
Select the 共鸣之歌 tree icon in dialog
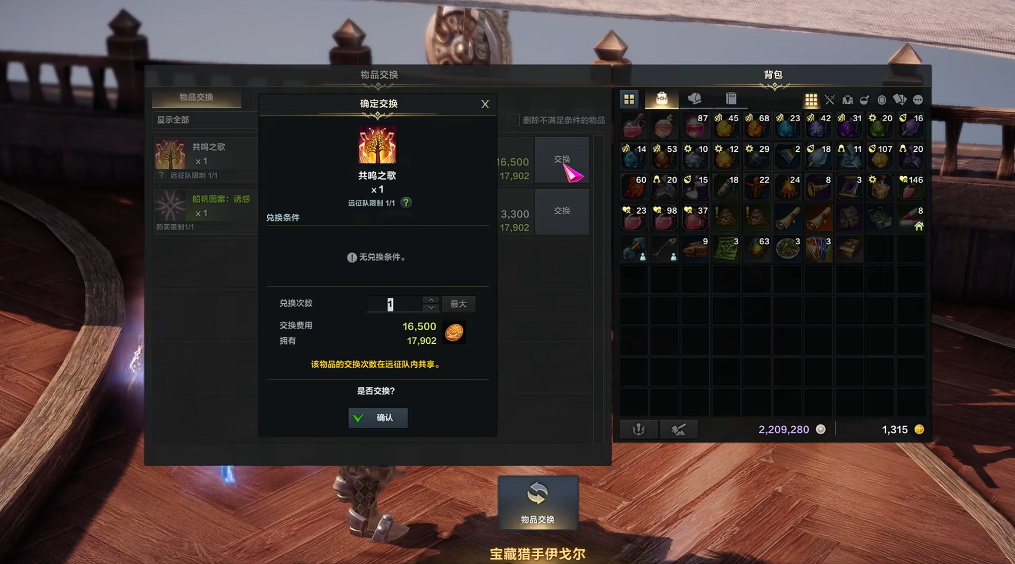(x=377, y=147)
